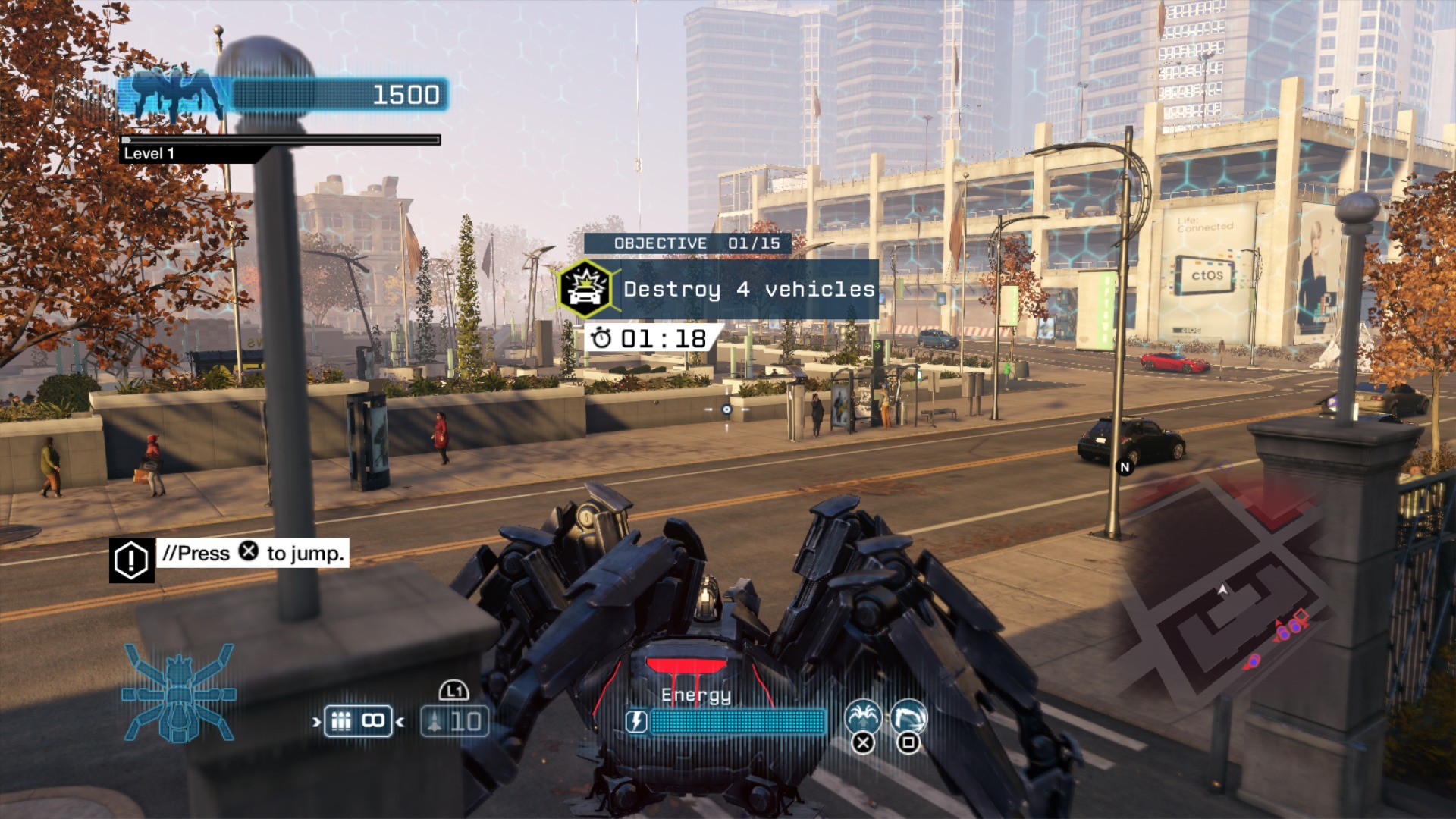Click the north compass marker on minimap
The height and width of the screenshot is (819, 1456).
click(x=1125, y=467)
